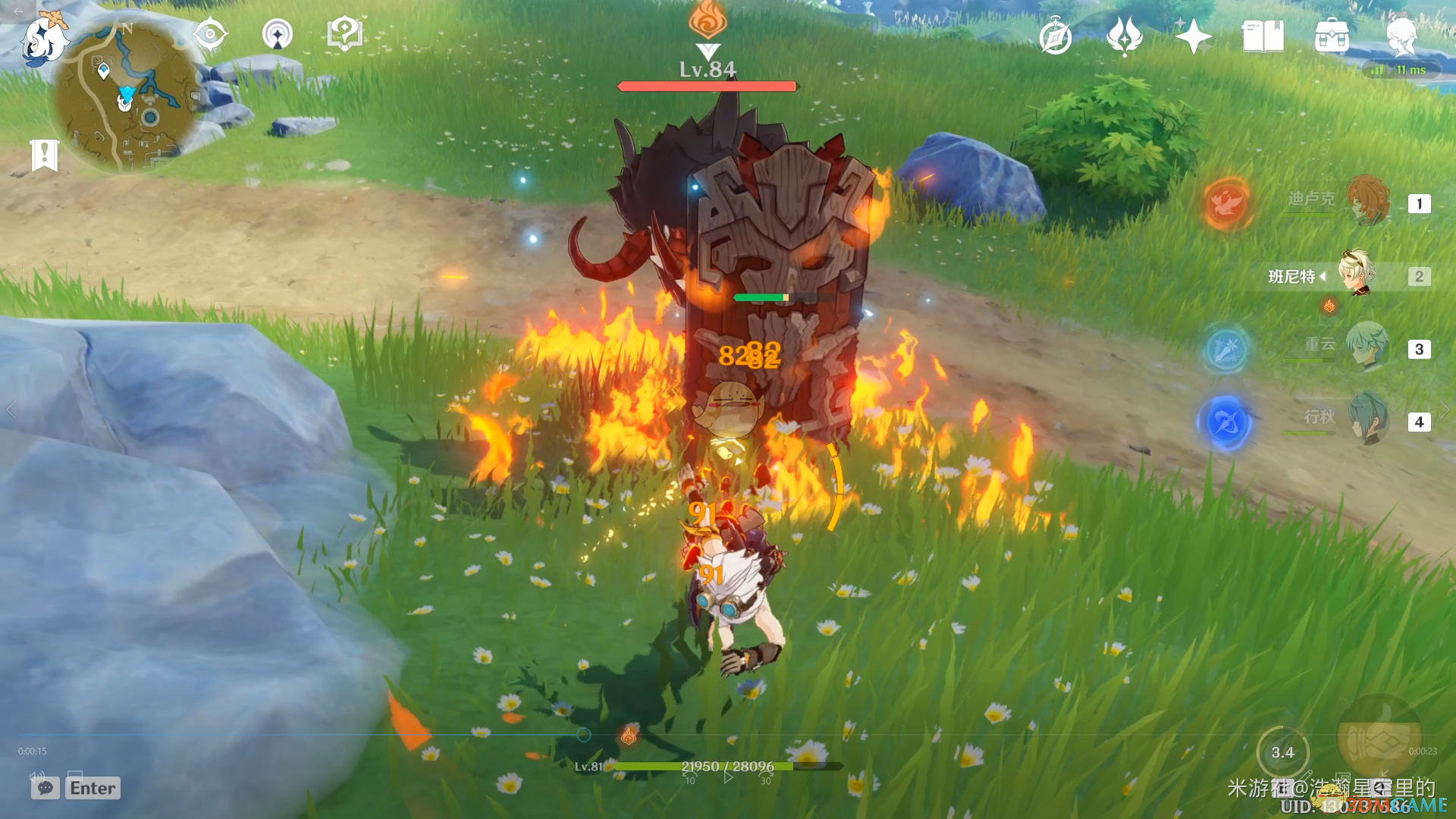Open the signal beacon icon near minimap

278,34
